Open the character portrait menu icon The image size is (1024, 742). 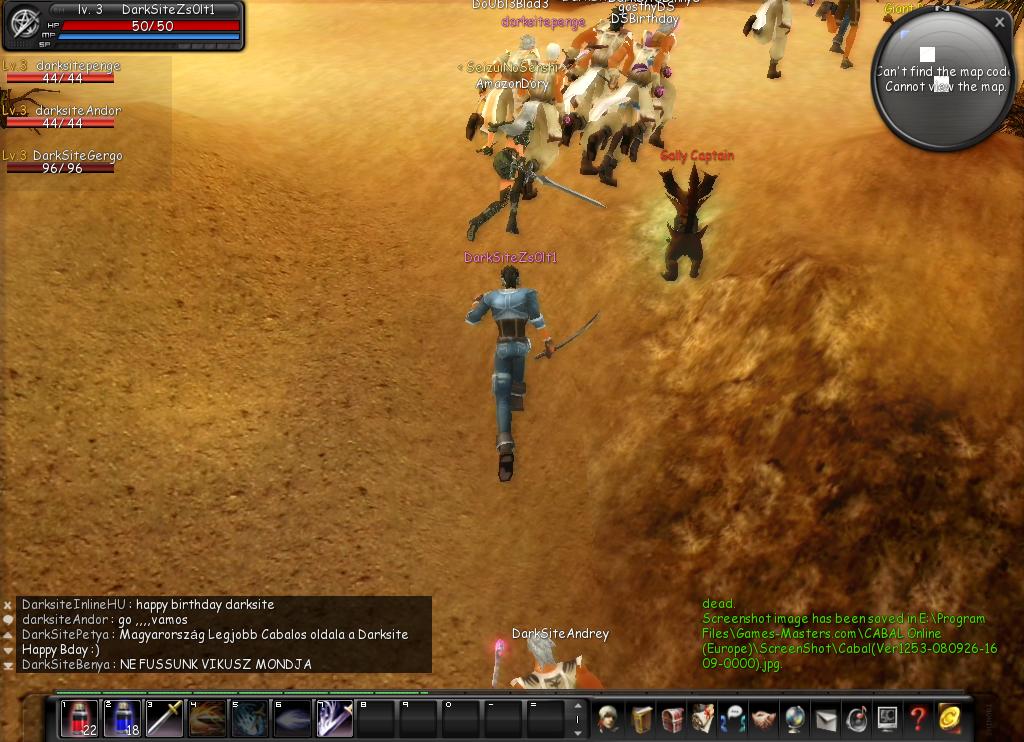click(608, 719)
